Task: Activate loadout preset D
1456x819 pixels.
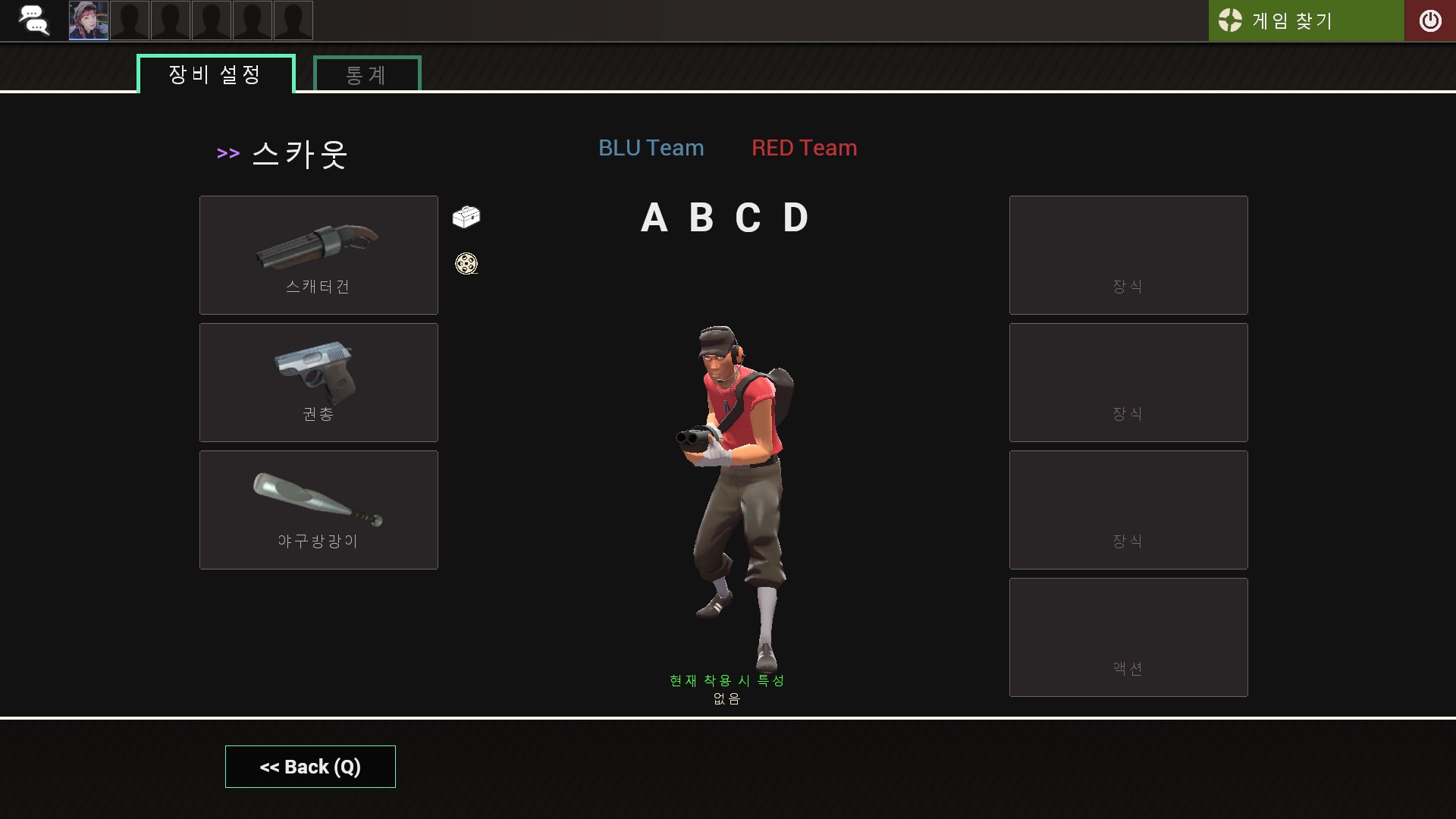Action: [795, 218]
